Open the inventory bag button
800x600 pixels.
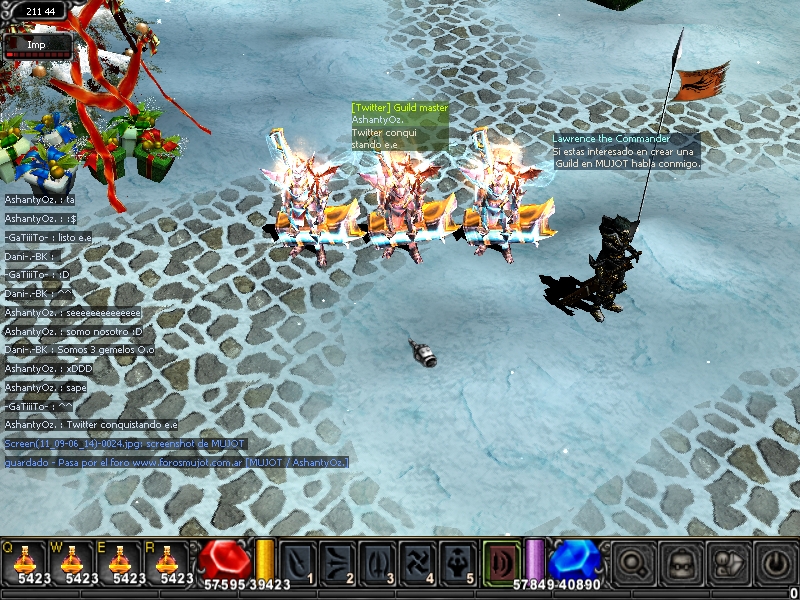679,564
